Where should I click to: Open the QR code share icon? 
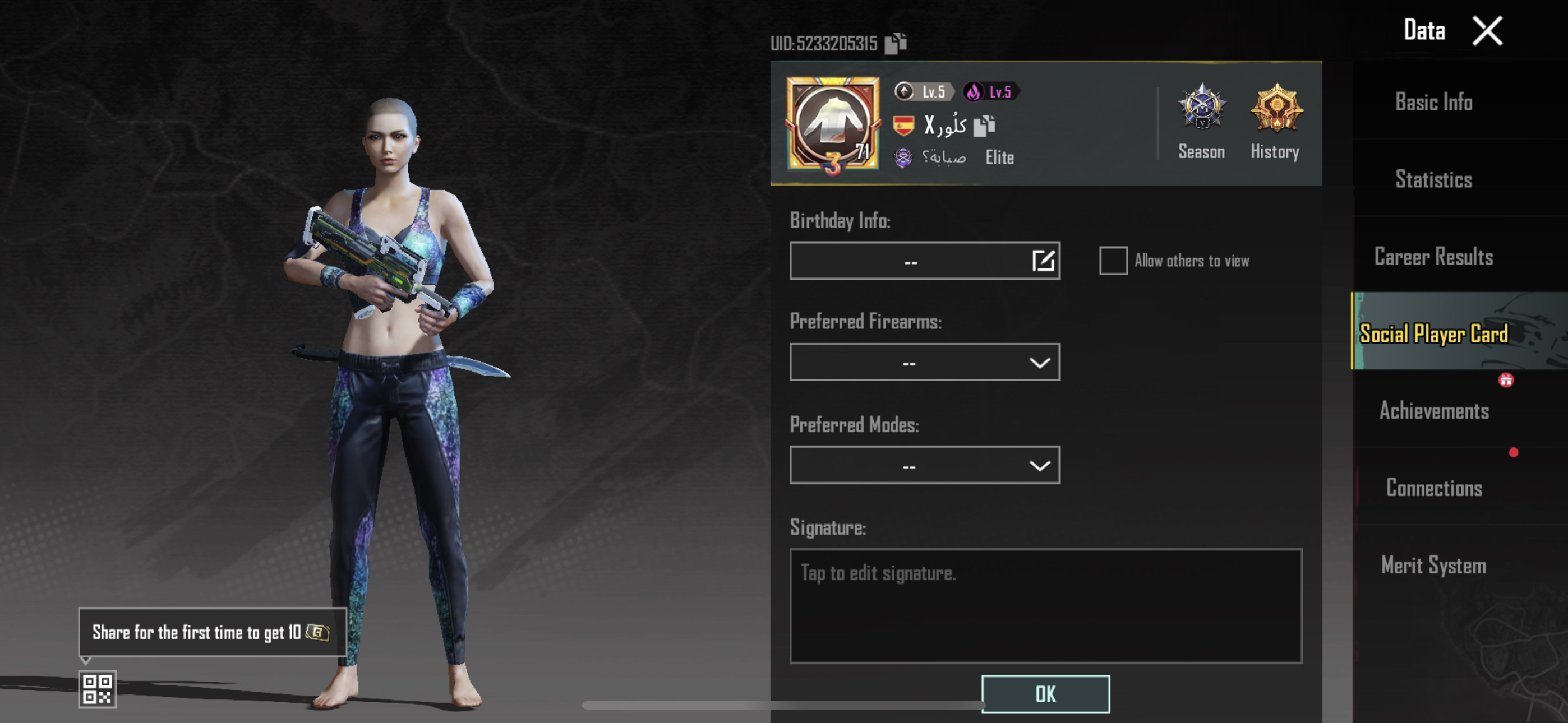(98, 689)
